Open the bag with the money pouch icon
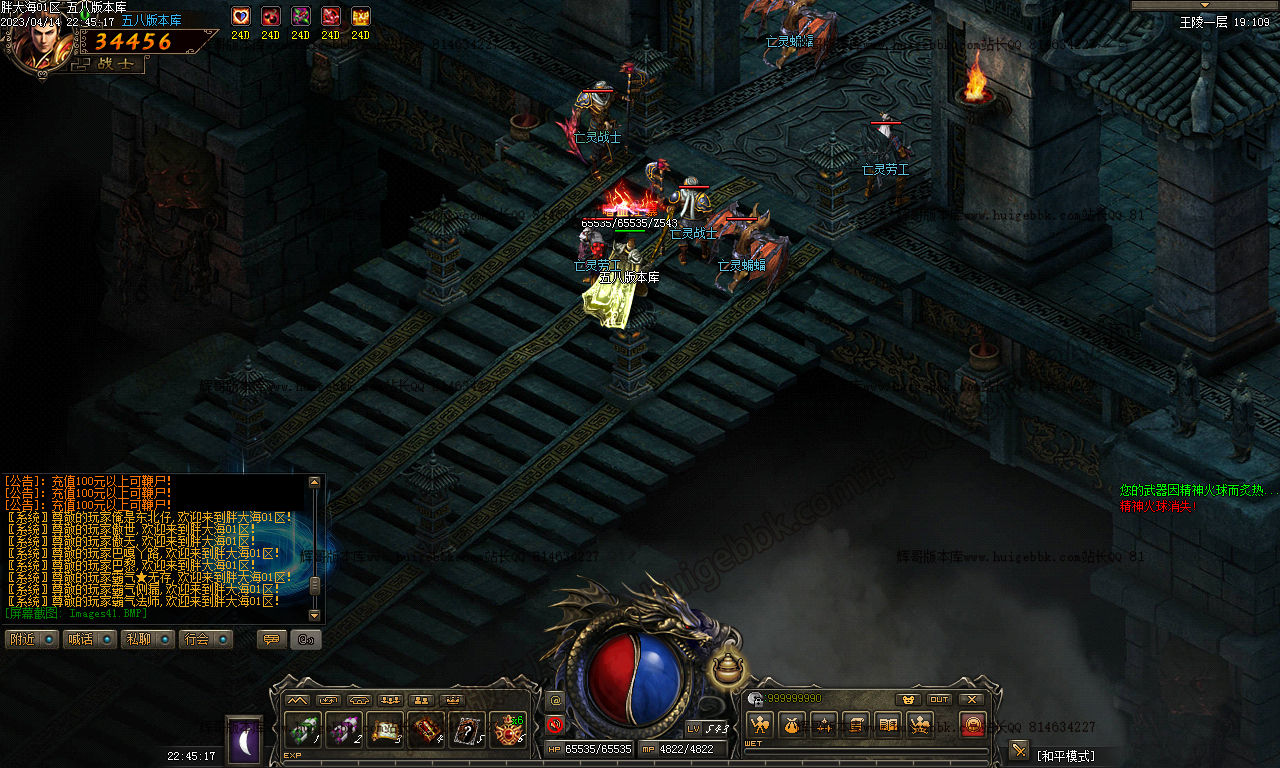Screen dimensions: 1280x768 pos(791,724)
